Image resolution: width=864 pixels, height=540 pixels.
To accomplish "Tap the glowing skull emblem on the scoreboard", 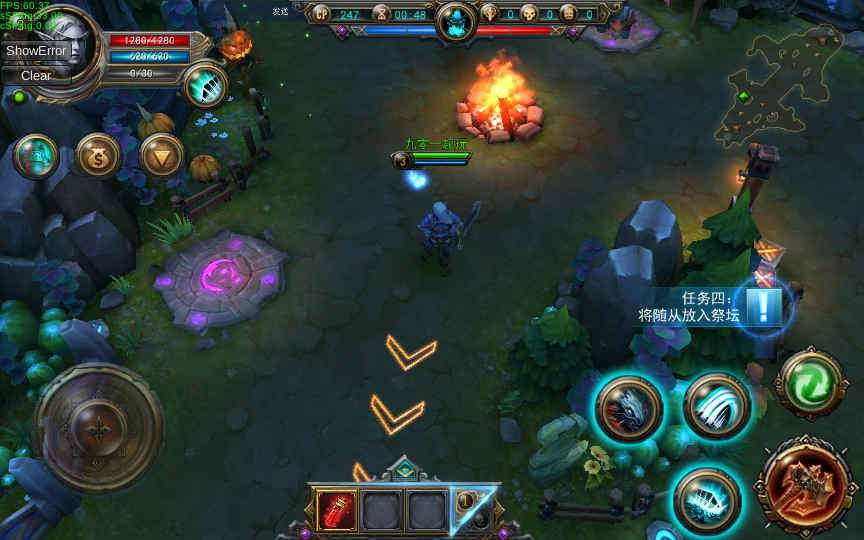I will pyautogui.click(x=456, y=18).
